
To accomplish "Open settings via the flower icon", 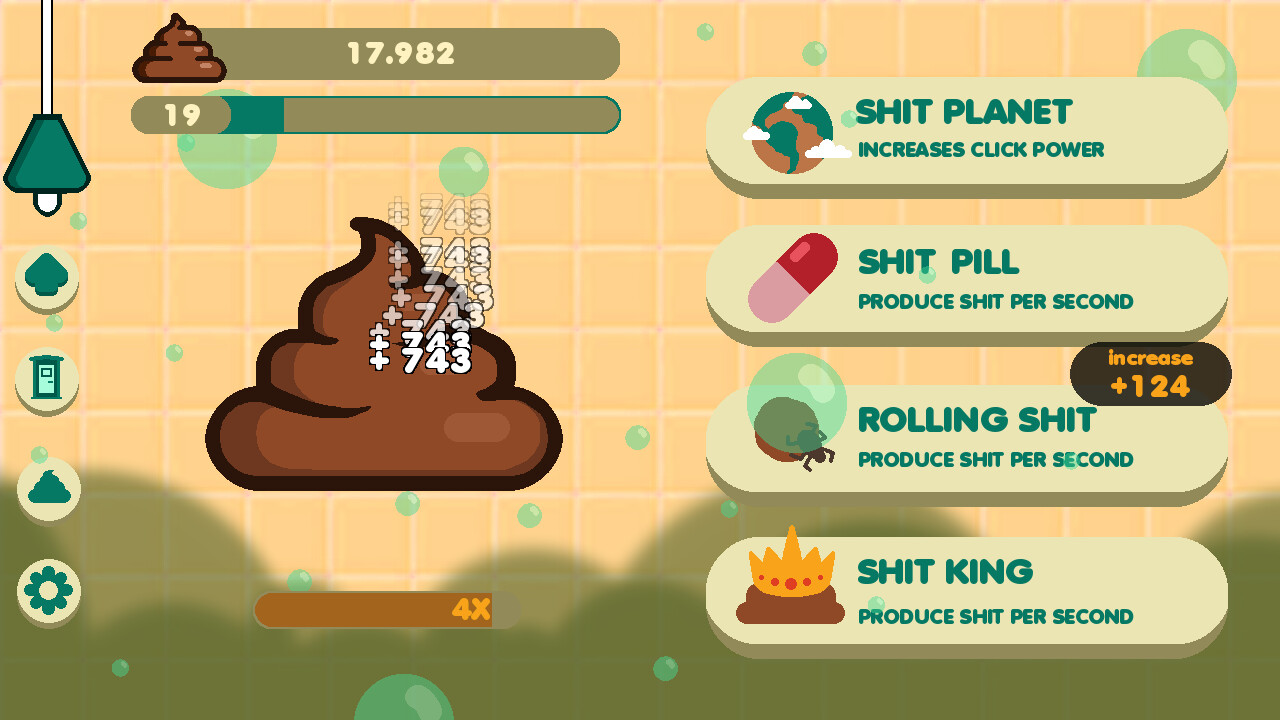I will click(x=47, y=590).
